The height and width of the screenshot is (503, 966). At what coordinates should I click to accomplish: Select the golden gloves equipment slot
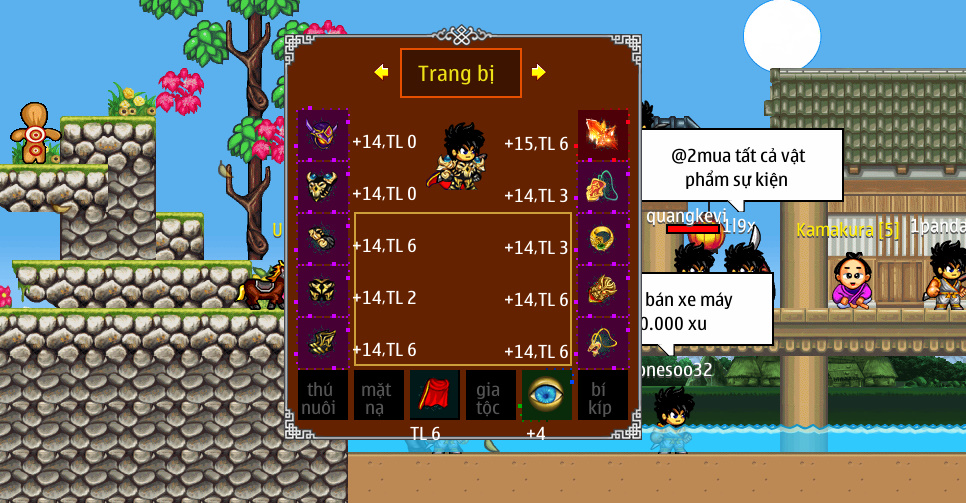point(322,239)
